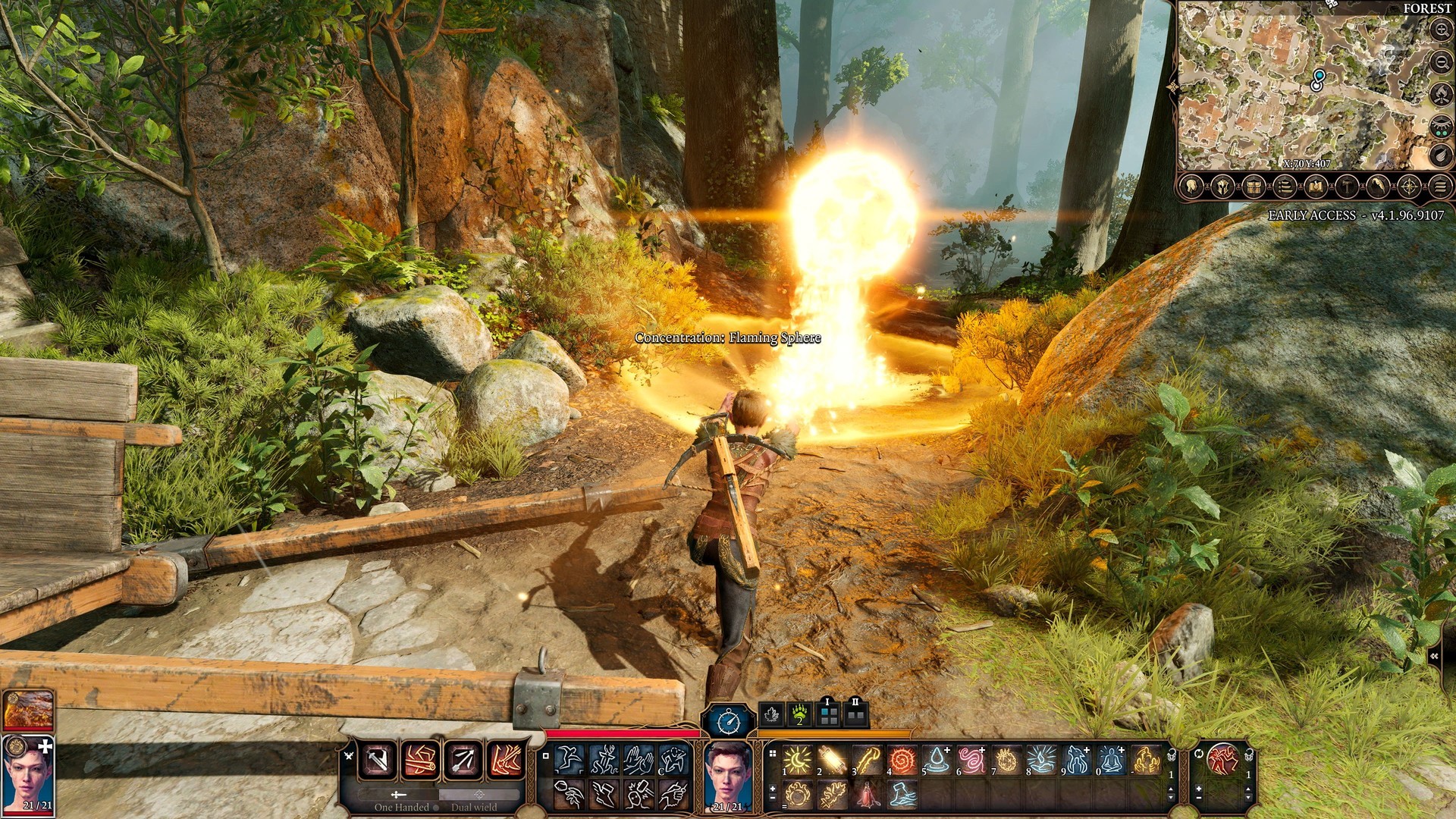Cast Flaming Sphere from the spell hotbar
The width and height of the screenshot is (1456, 819).
795,795
